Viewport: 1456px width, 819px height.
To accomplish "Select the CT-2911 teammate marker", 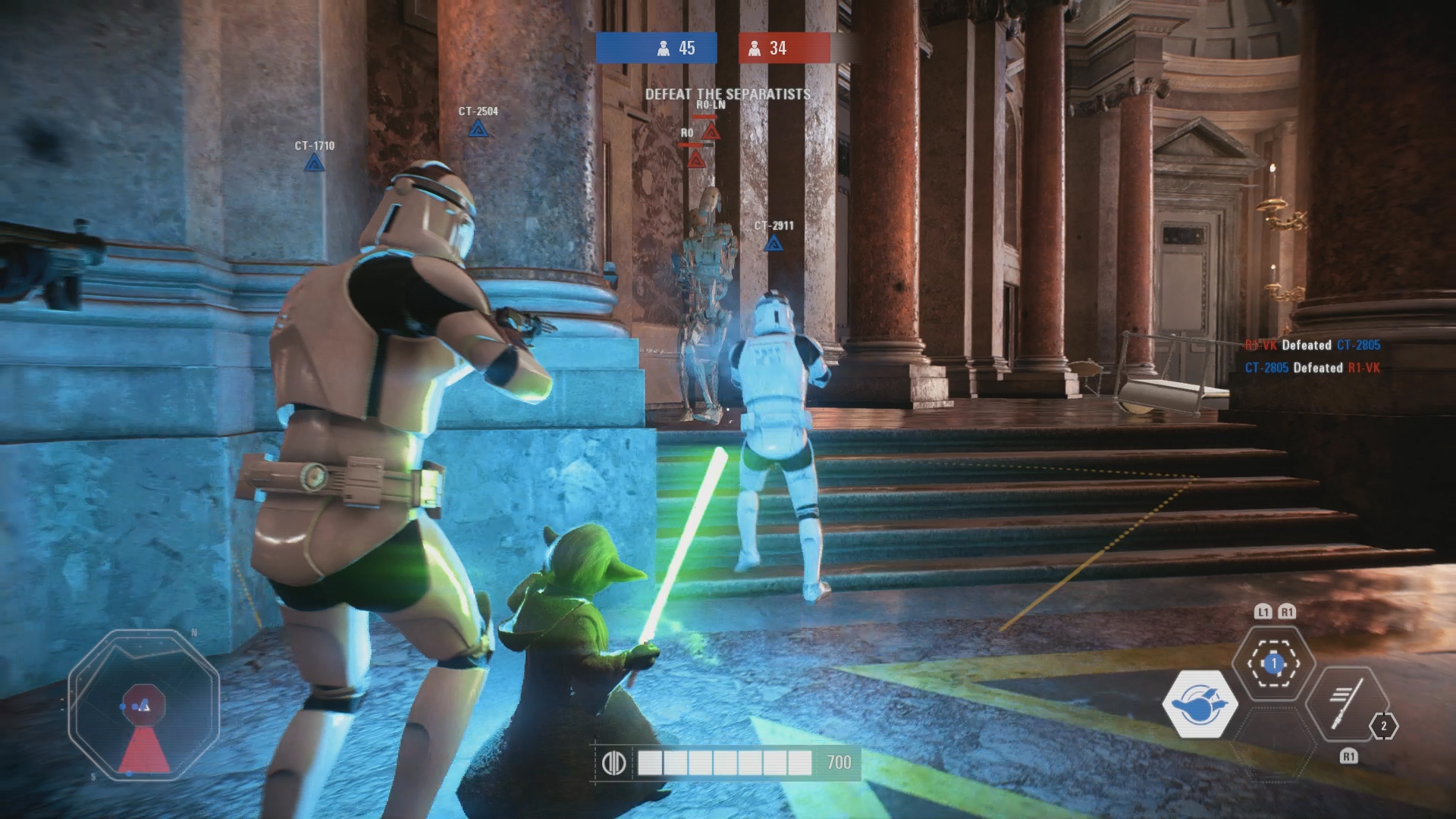I will click(773, 243).
